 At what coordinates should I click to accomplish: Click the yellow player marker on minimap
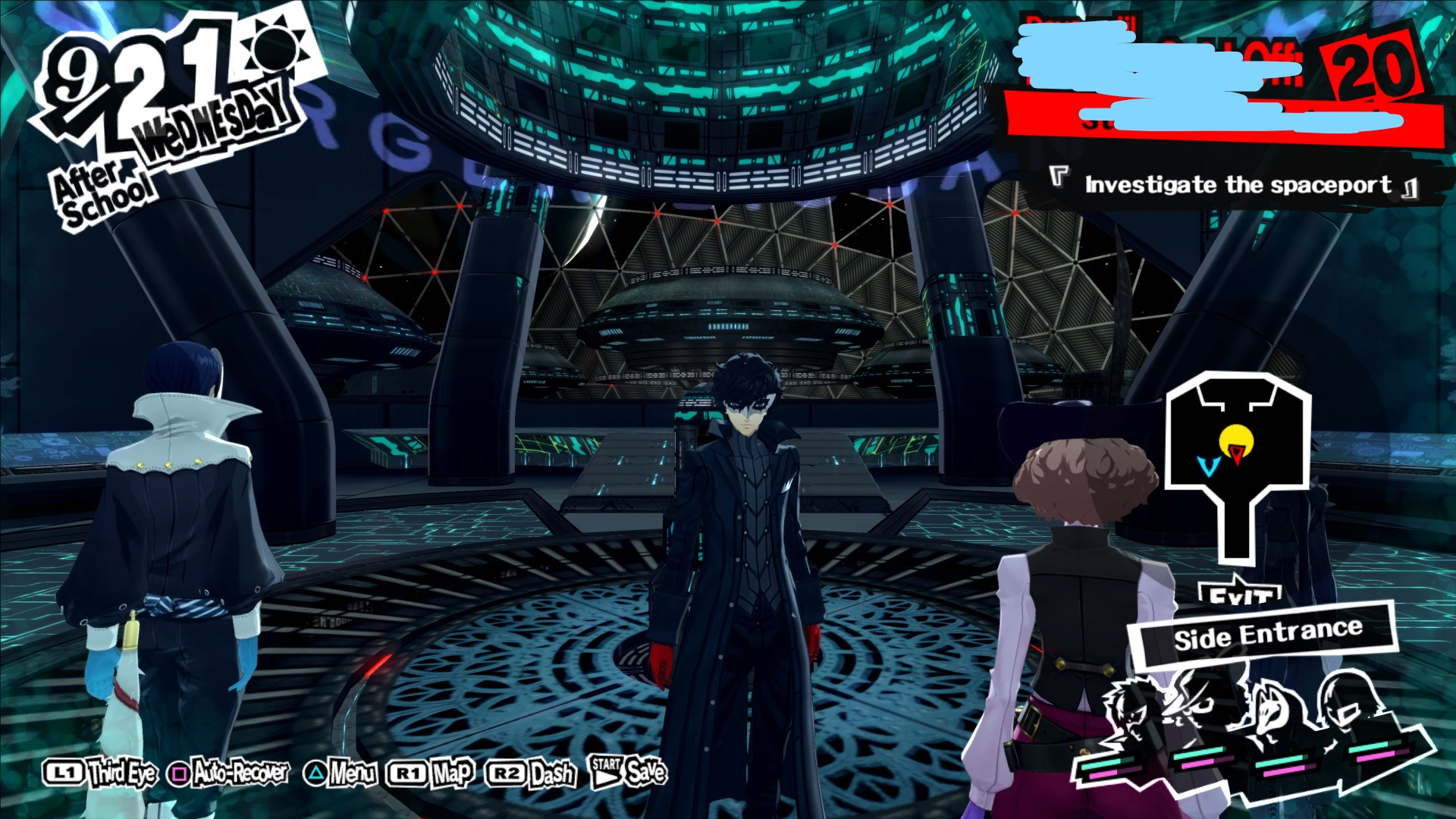pyautogui.click(x=1234, y=440)
